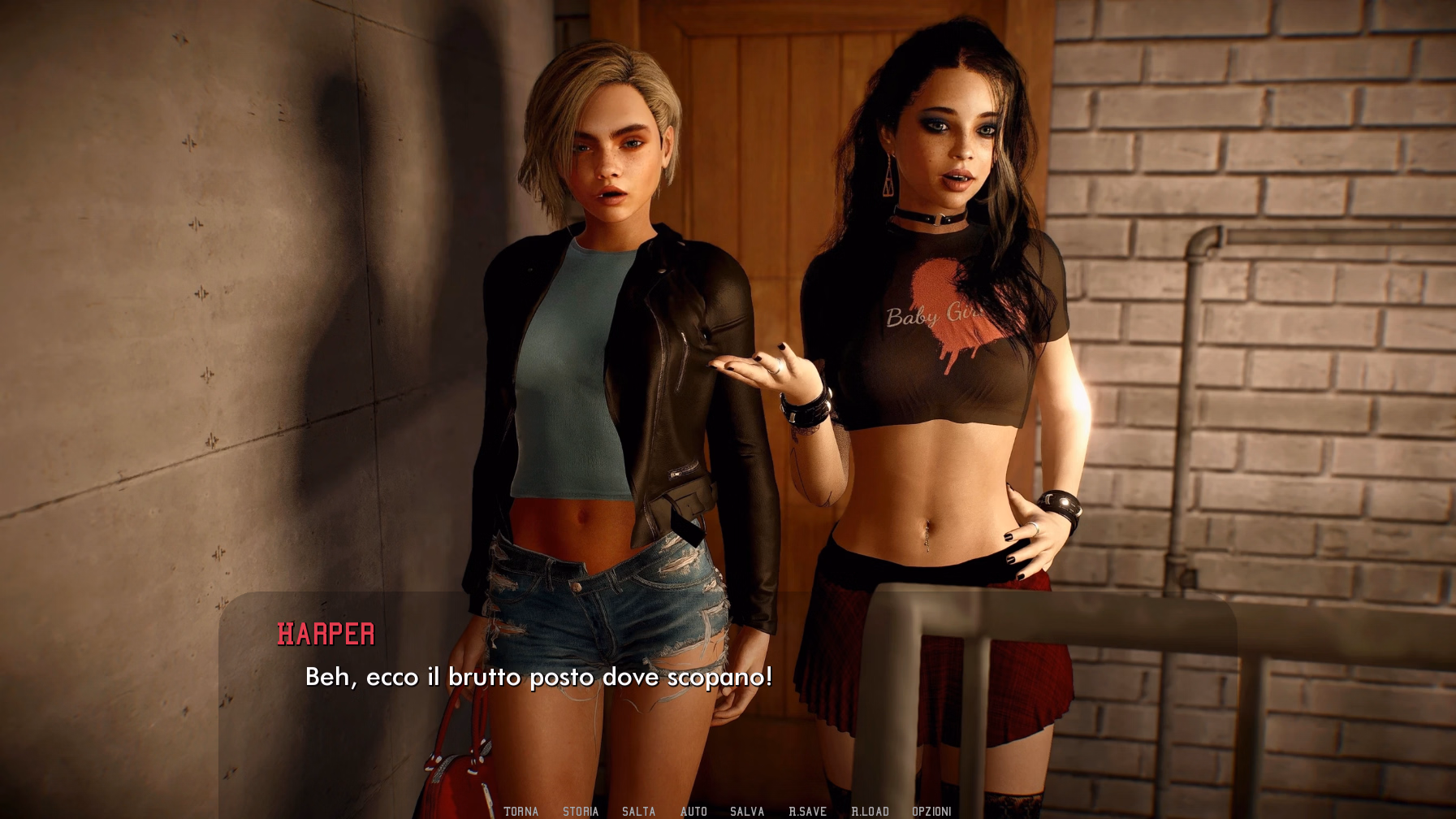Click R.Save quick save button
The image size is (1456, 819).
pyautogui.click(x=807, y=811)
